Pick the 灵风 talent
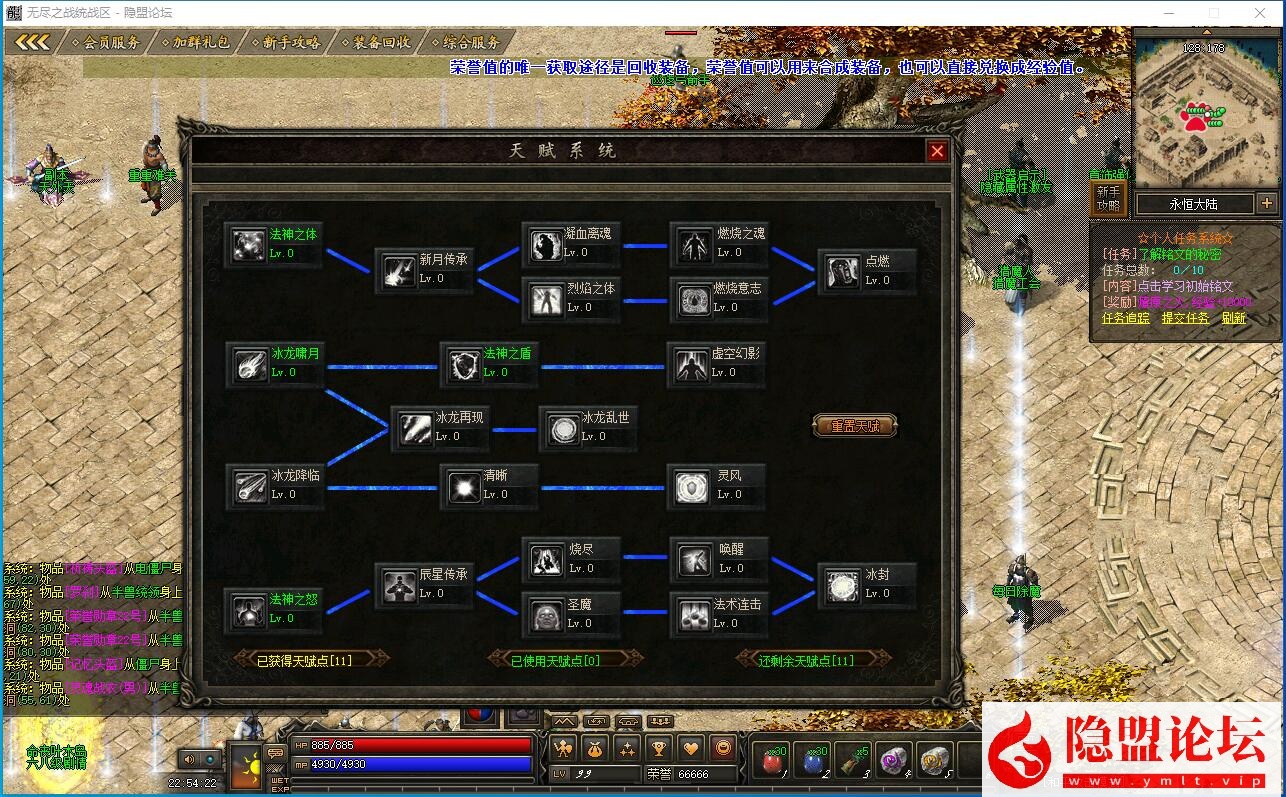The width and height of the screenshot is (1286, 797). (691, 485)
